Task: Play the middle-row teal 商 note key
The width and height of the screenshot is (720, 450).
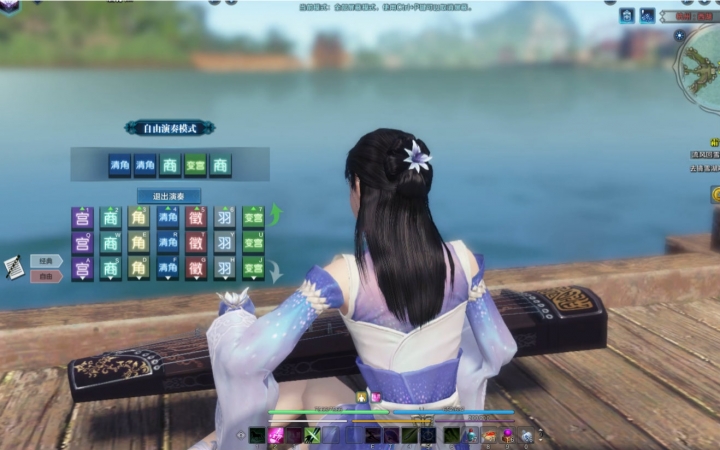Action: point(110,243)
